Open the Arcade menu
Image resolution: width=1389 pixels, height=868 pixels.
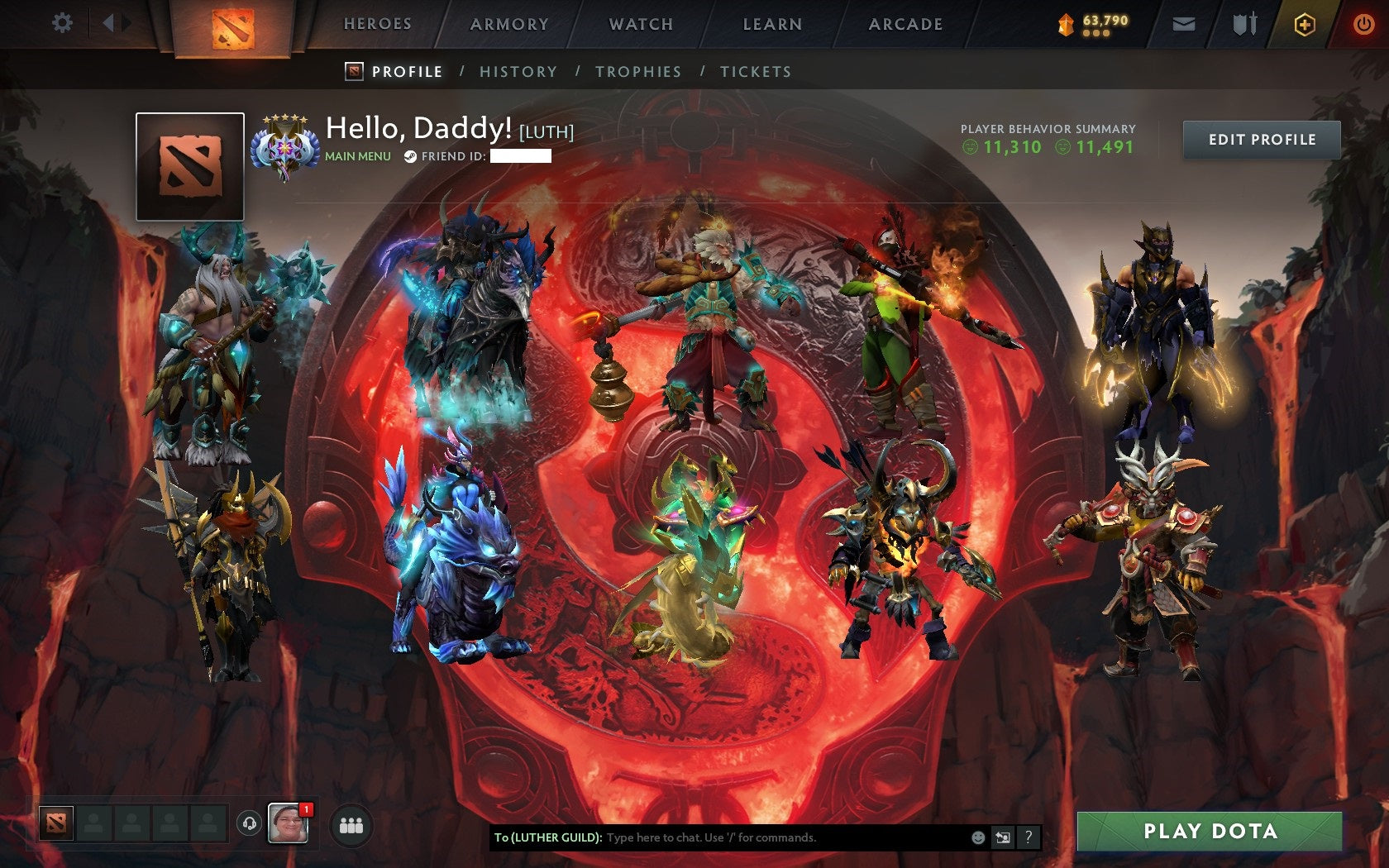point(904,24)
